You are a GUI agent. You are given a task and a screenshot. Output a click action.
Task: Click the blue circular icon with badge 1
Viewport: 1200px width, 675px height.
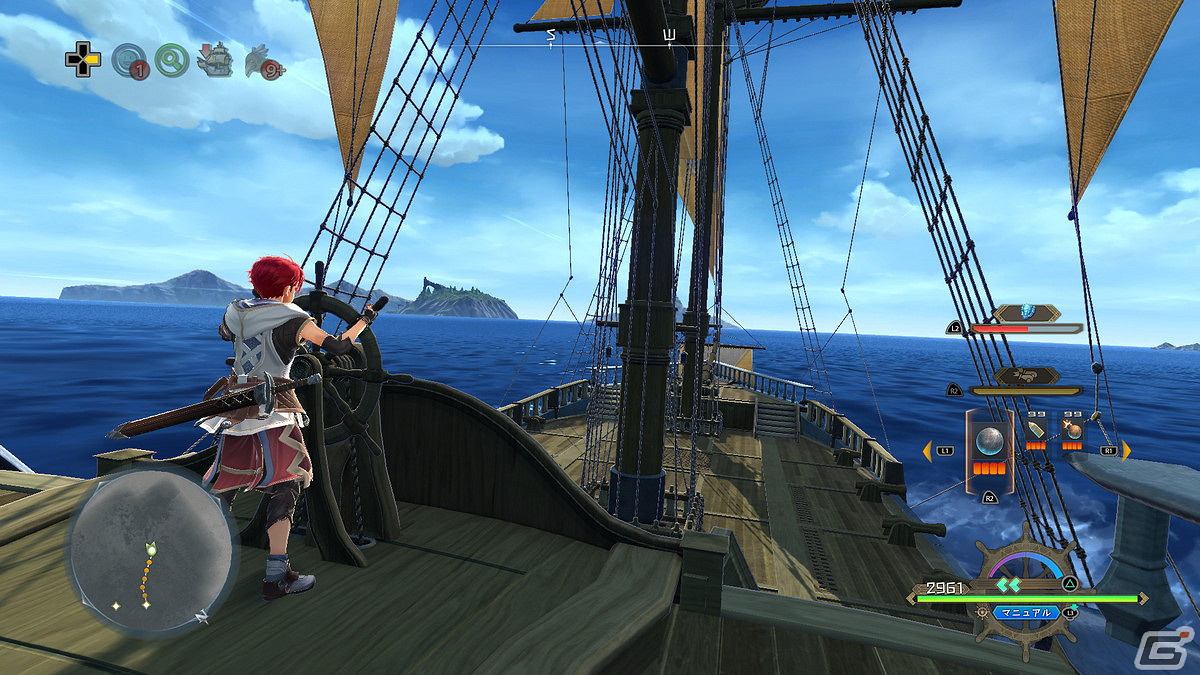coord(128,61)
